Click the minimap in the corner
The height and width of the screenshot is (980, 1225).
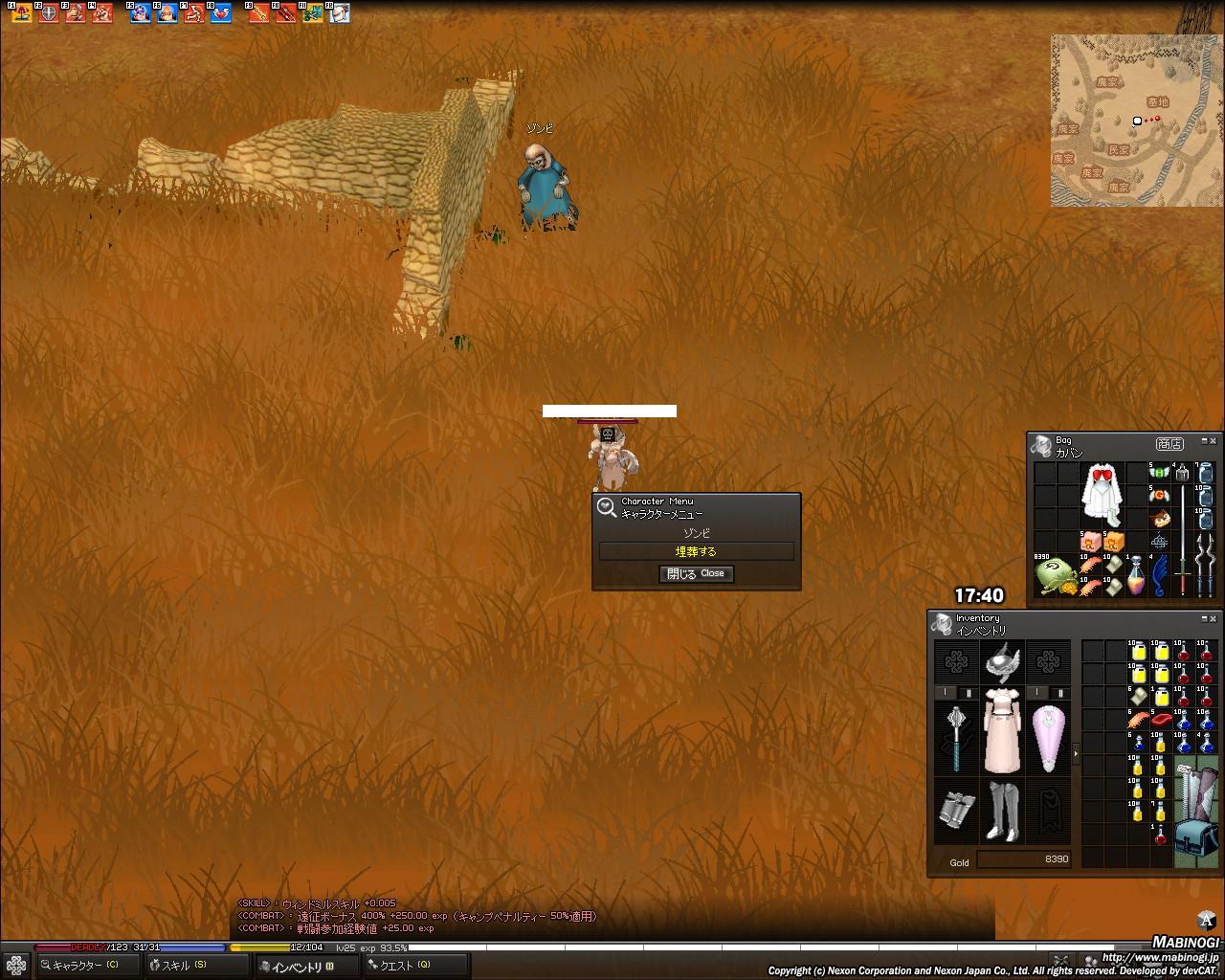pyautogui.click(x=1135, y=121)
